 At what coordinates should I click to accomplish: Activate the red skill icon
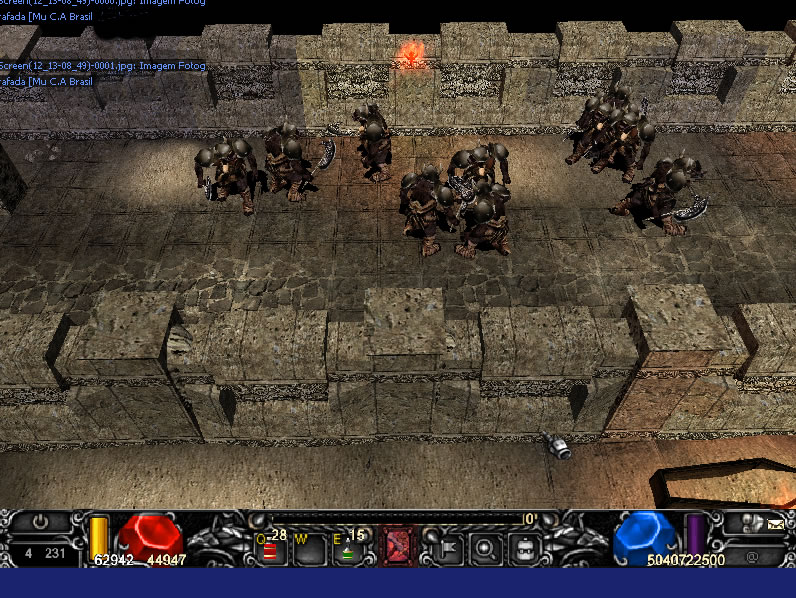[399, 545]
